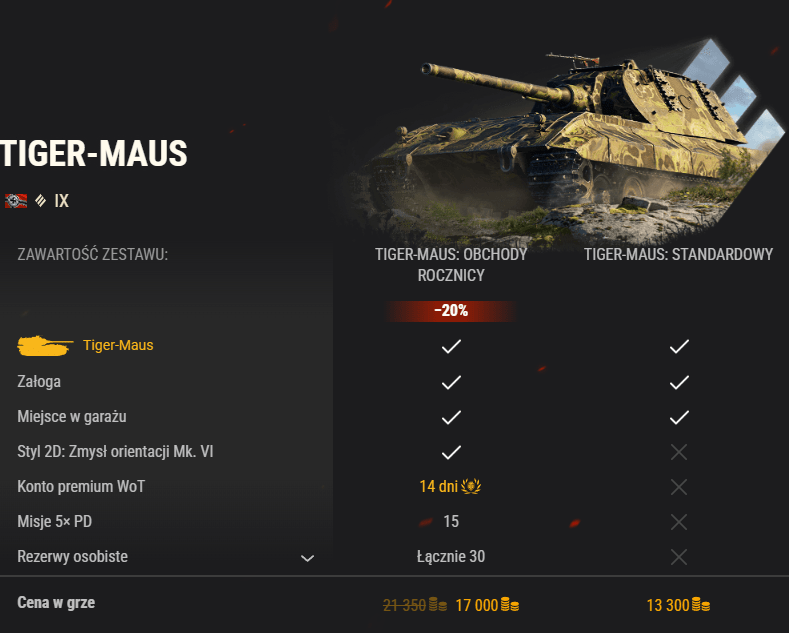Open the orange Tiger-Maus vehicle link

coord(118,346)
